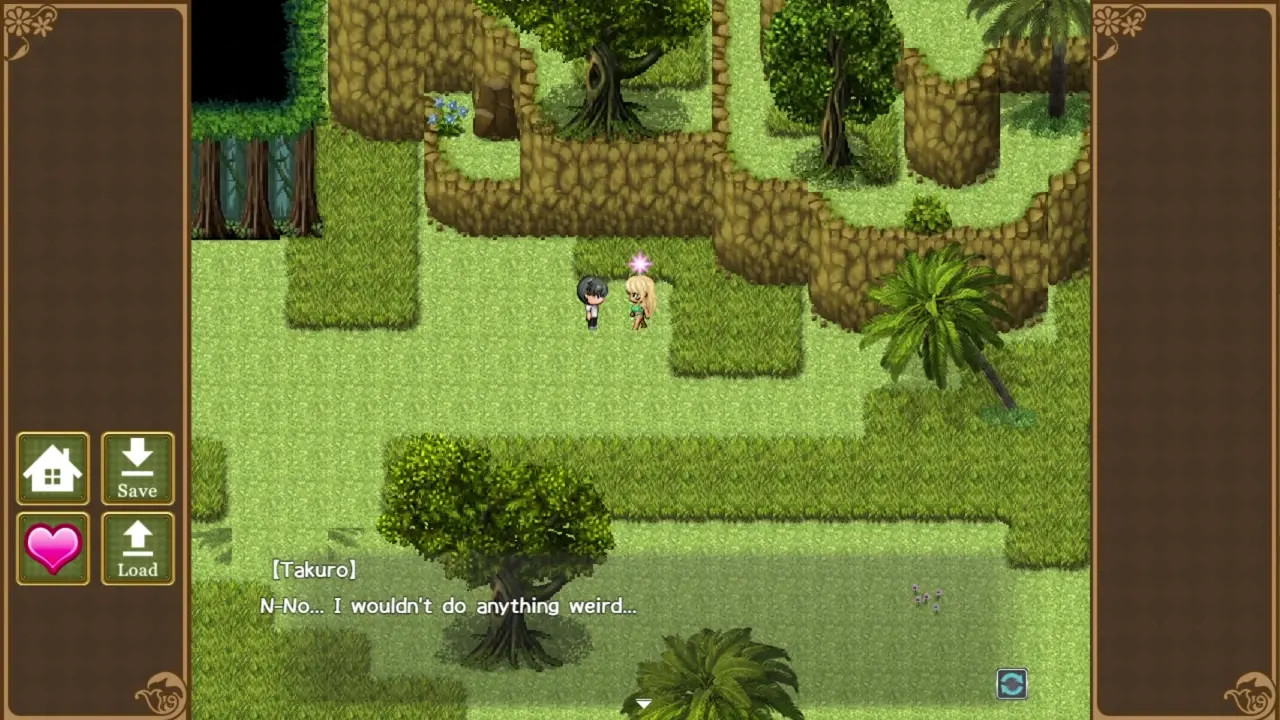Toggle the blue circular arrows icon
Viewport: 1280px width, 720px height.
[x=1011, y=684]
